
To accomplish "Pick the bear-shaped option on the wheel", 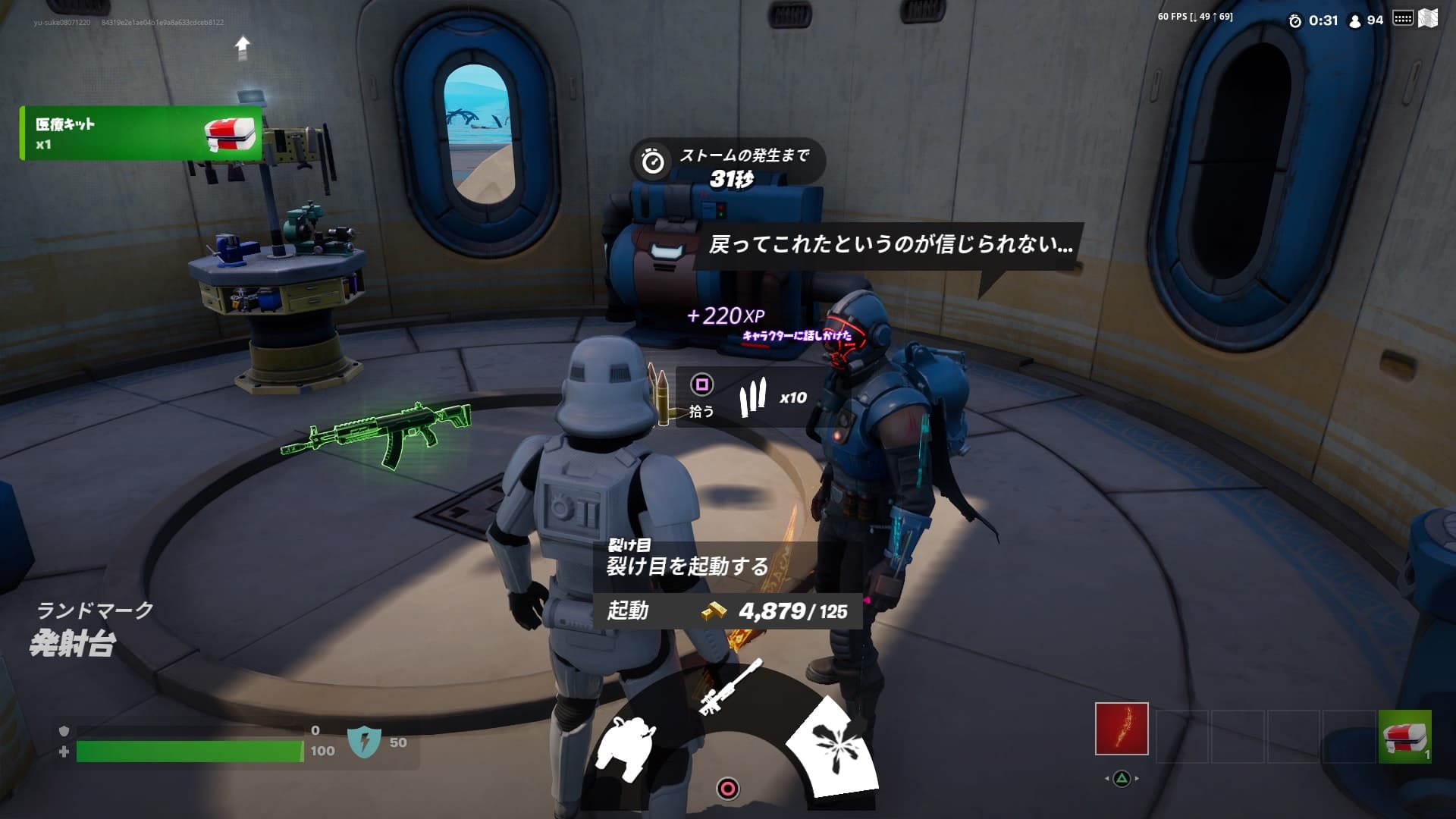I will tap(626, 747).
